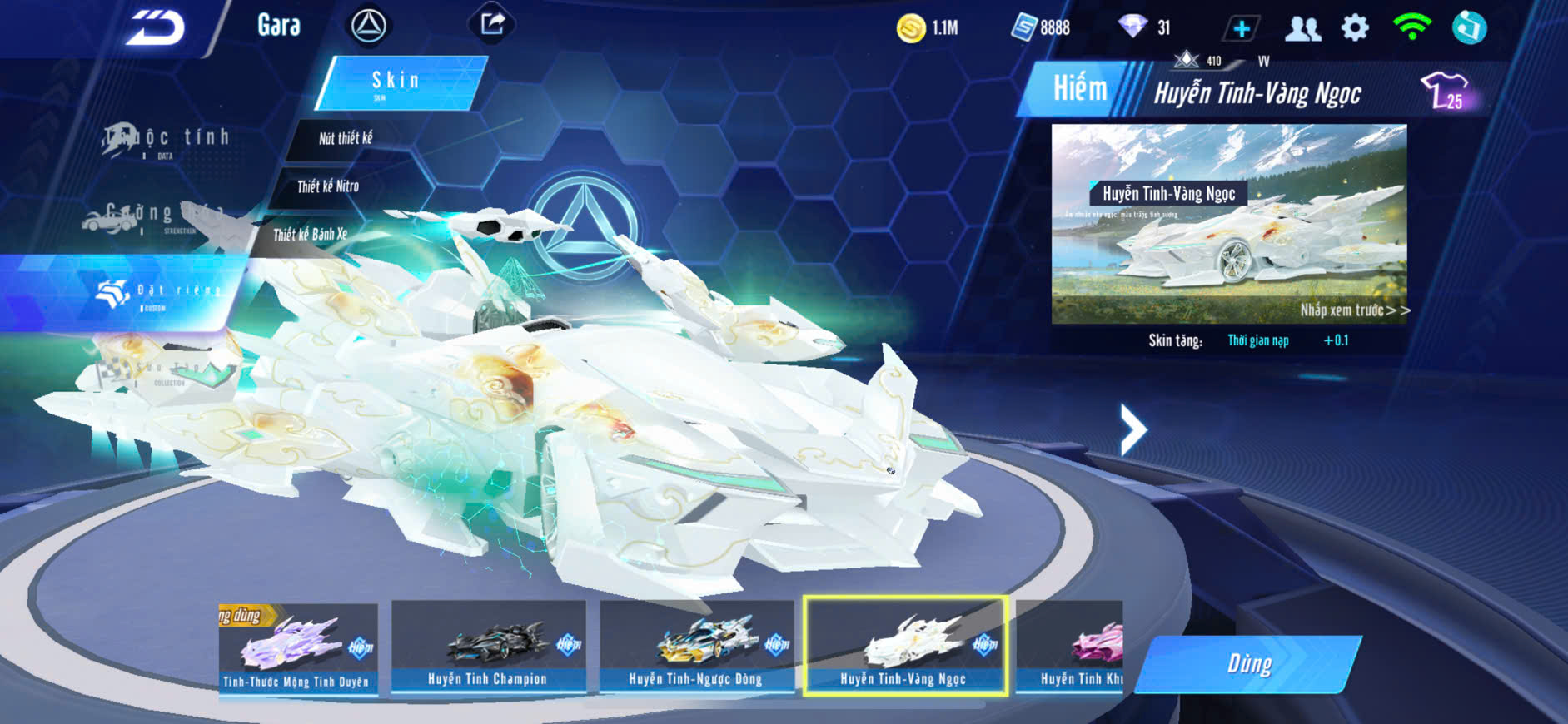The image size is (1568, 724).
Task: Choose the Huyễn Tinh Champion skin
Action: click(x=488, y=648)
